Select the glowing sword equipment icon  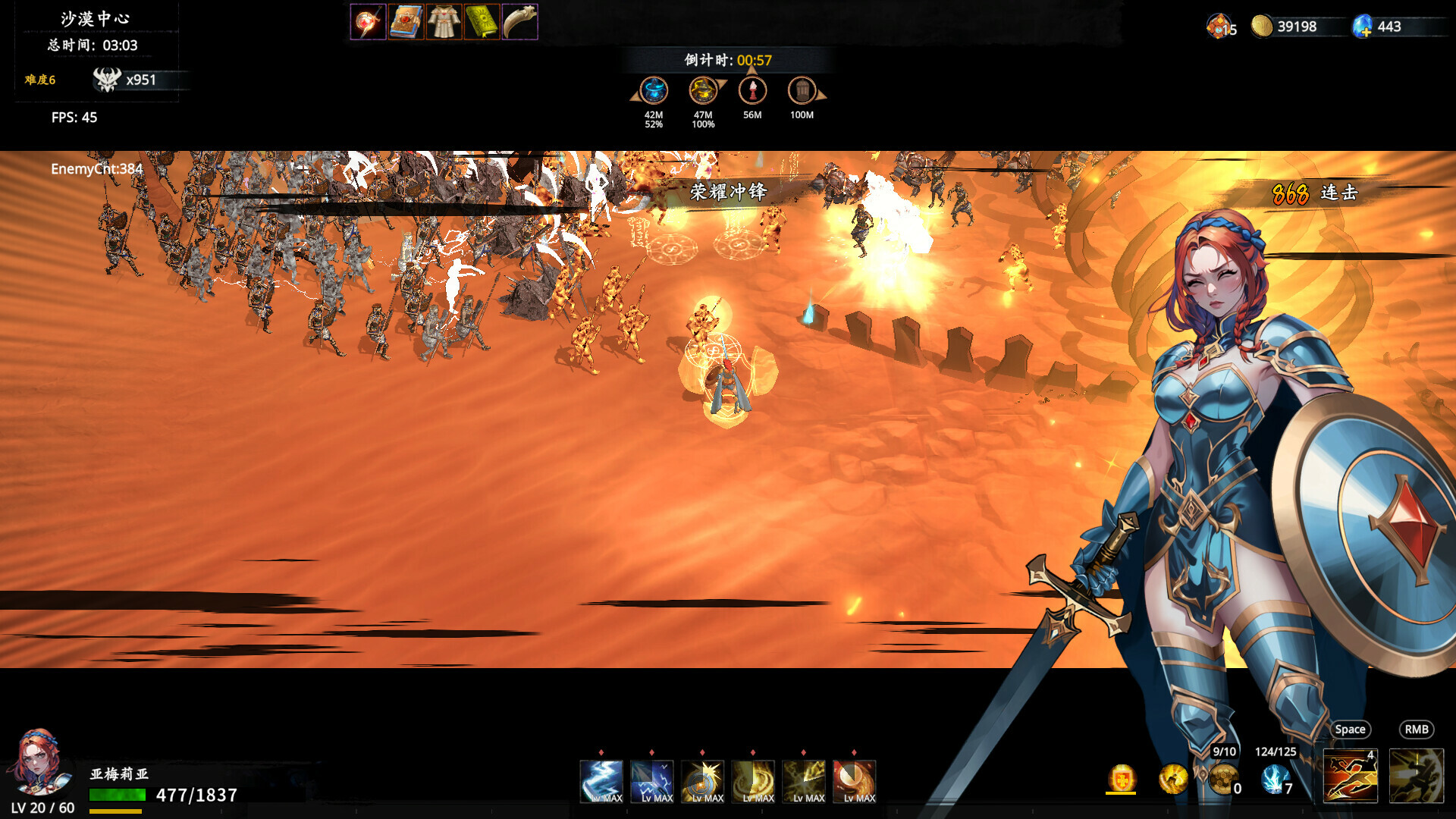(369, 22)
